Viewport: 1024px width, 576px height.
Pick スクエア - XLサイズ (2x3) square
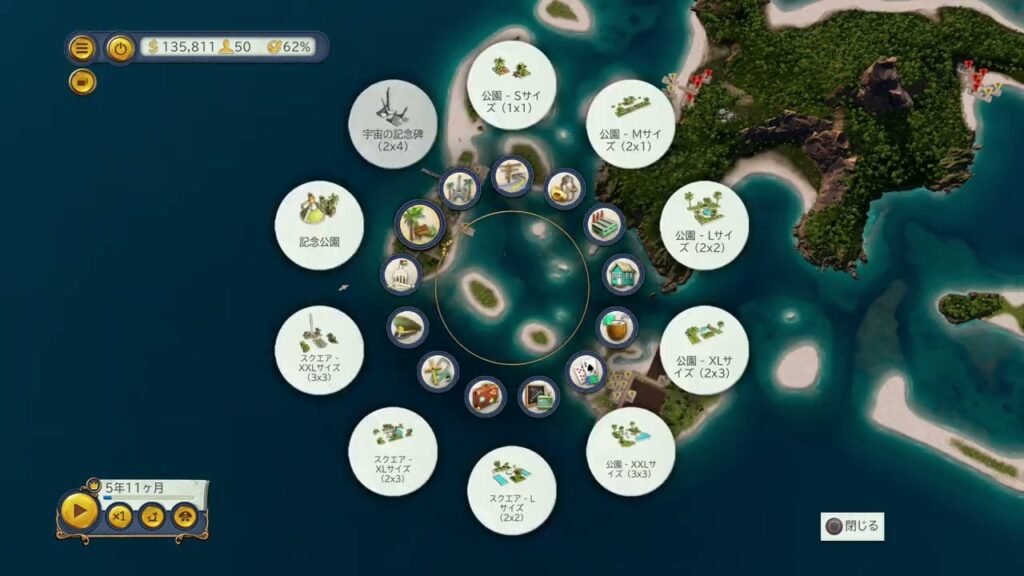pos(392,451)
